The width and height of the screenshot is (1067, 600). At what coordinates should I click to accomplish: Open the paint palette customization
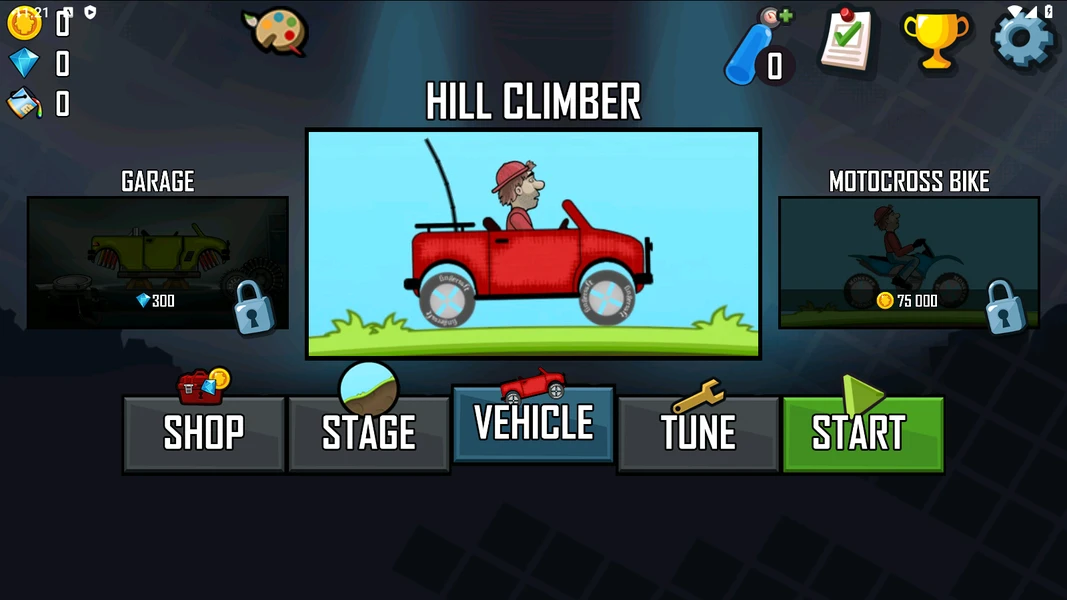(x=274, y=32)
